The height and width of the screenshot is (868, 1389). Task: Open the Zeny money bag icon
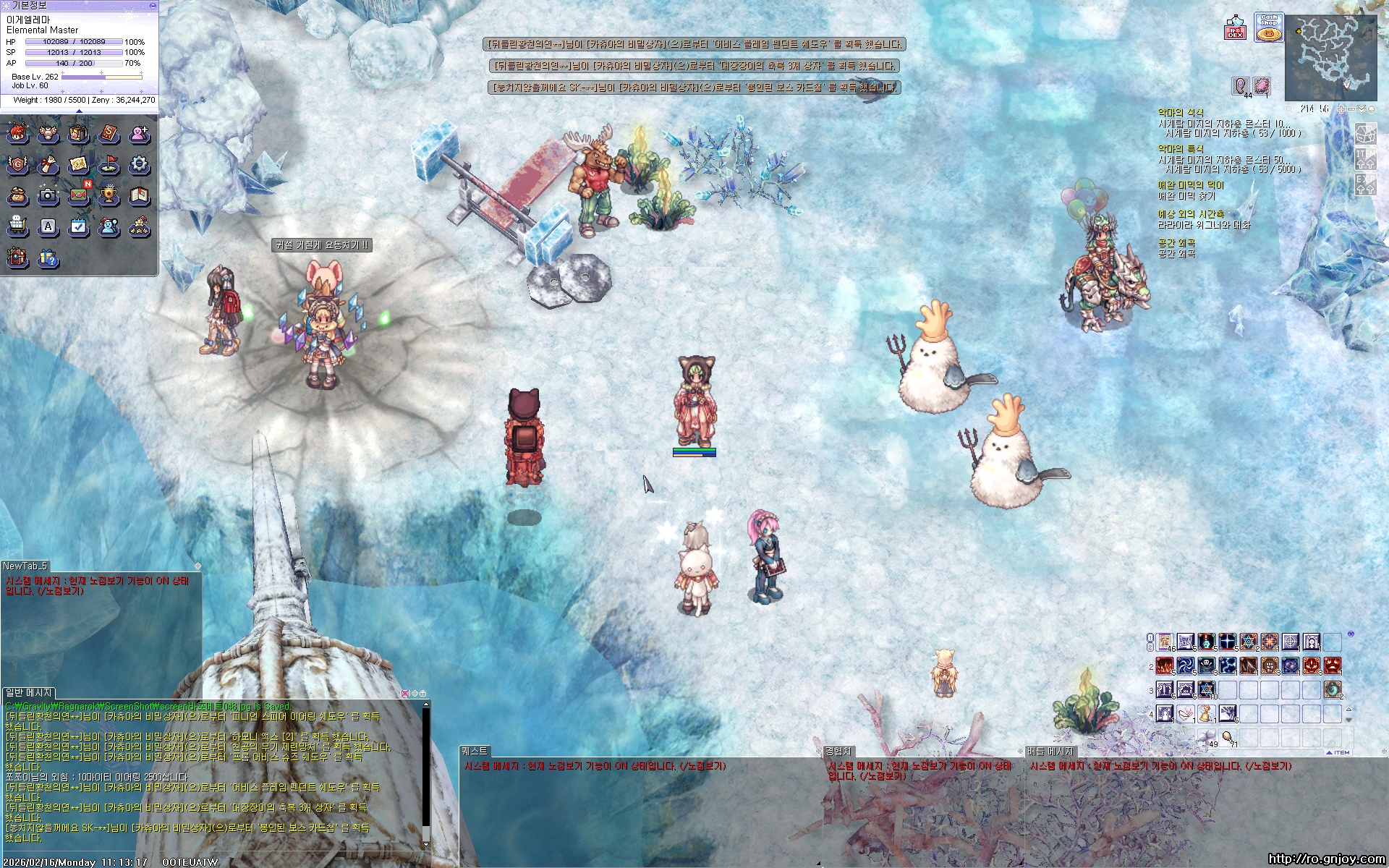pyautogui.click(x=17, y=195)
